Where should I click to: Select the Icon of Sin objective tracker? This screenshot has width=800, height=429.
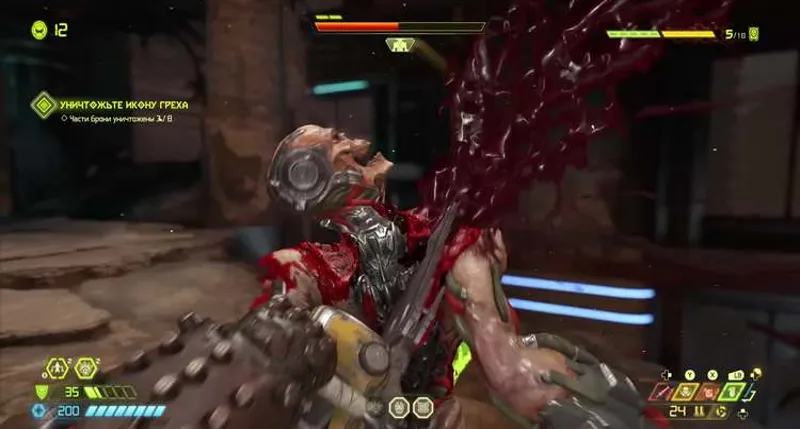[x=43, y=104]
